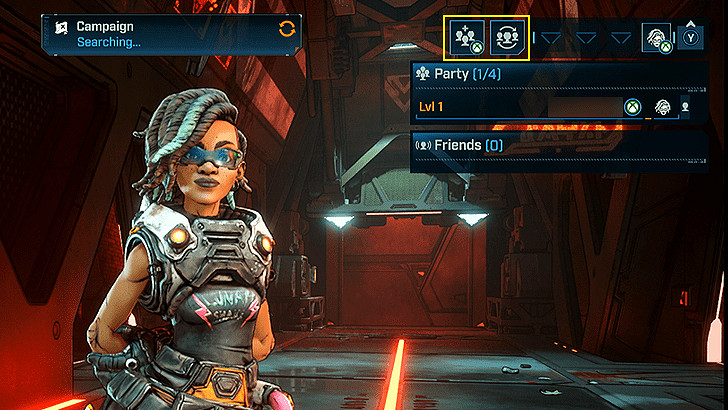
Task: Select the party matchmaking swap icon
Action: pos(508,38)
